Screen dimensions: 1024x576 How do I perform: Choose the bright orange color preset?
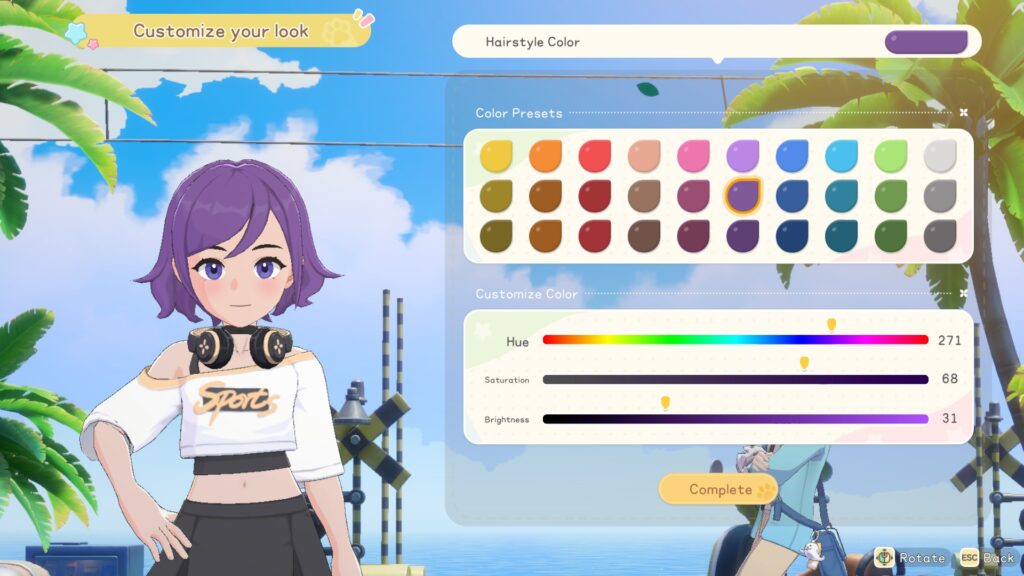tap(545, 155)
